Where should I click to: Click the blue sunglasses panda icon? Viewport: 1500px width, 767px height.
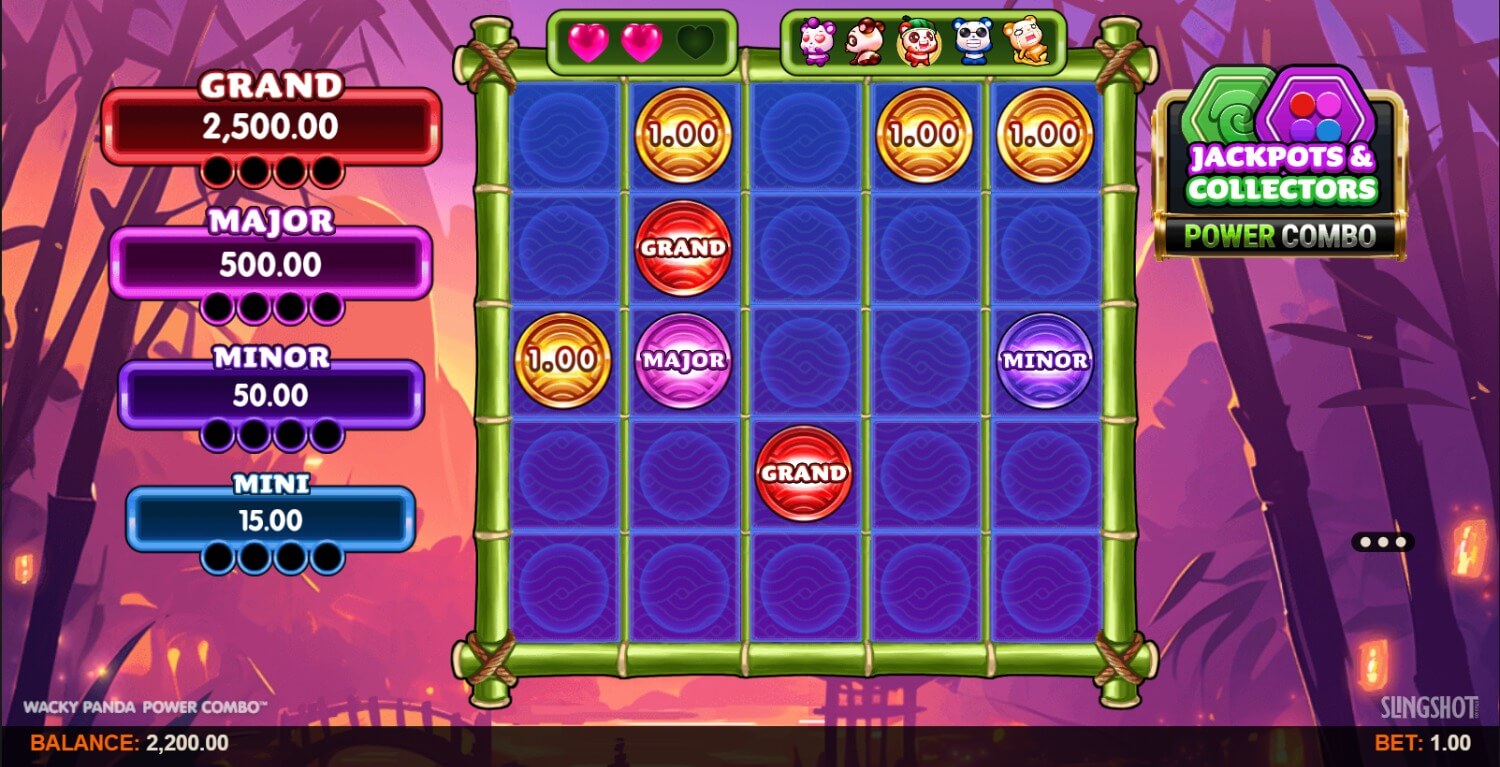(x=971, y=43)
